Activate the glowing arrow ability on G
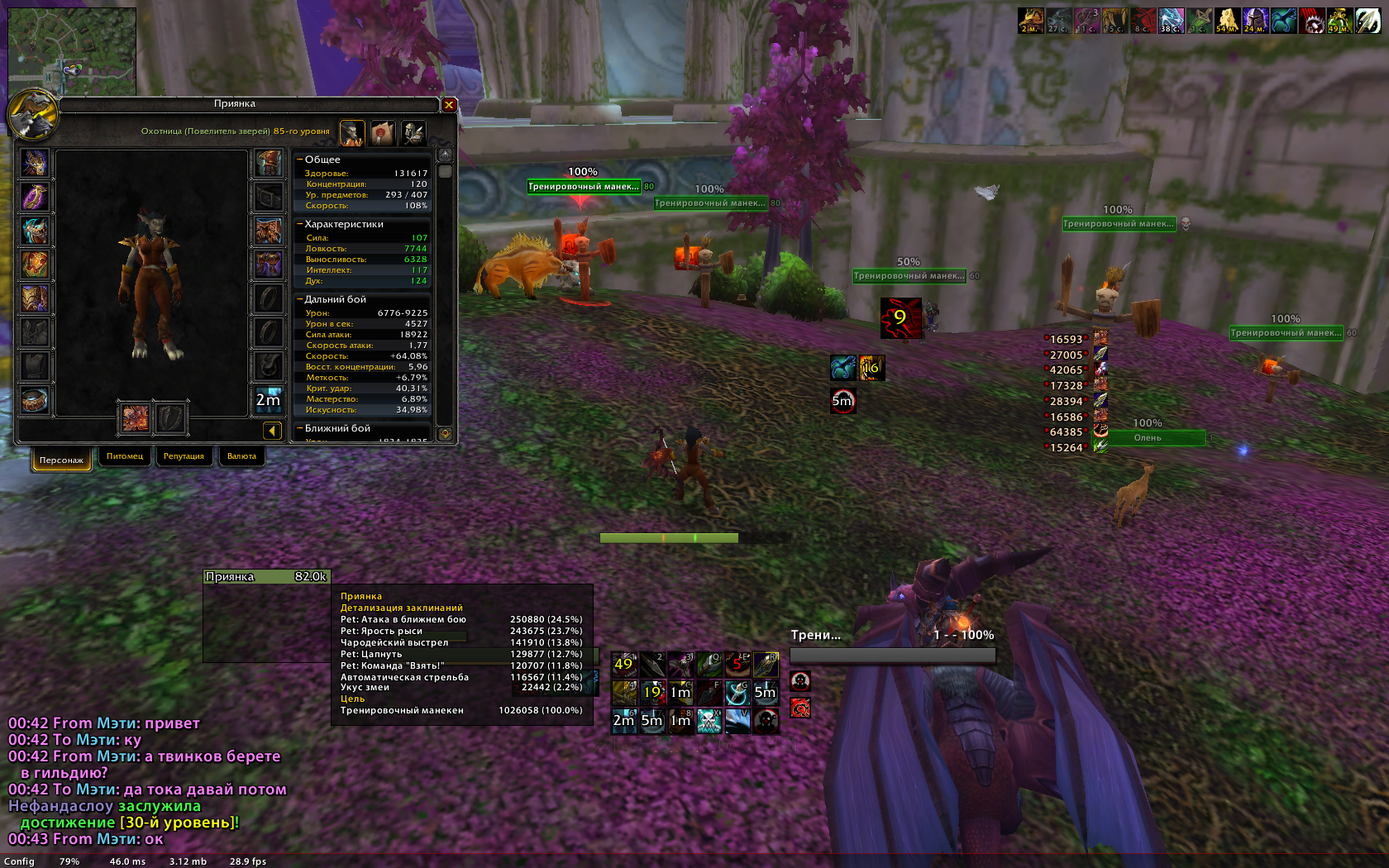 click(x=737, y=692)
